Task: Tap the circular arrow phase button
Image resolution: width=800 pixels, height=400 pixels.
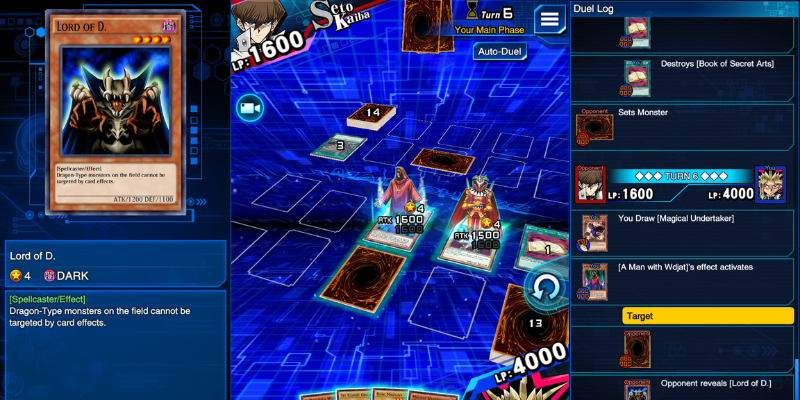Action: [546, 286]
